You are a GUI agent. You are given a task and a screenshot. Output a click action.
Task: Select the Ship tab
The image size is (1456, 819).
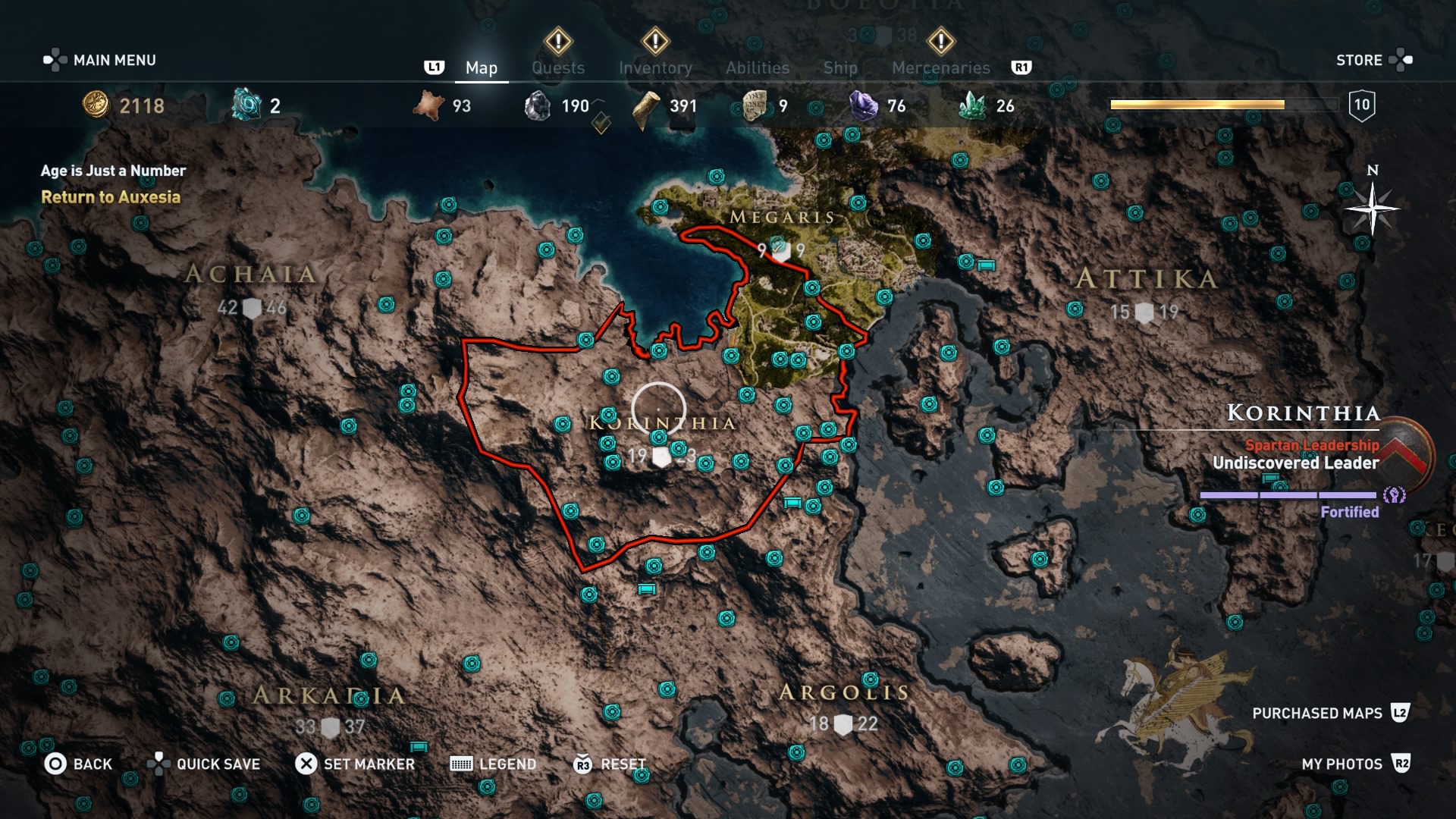[840, 67]
